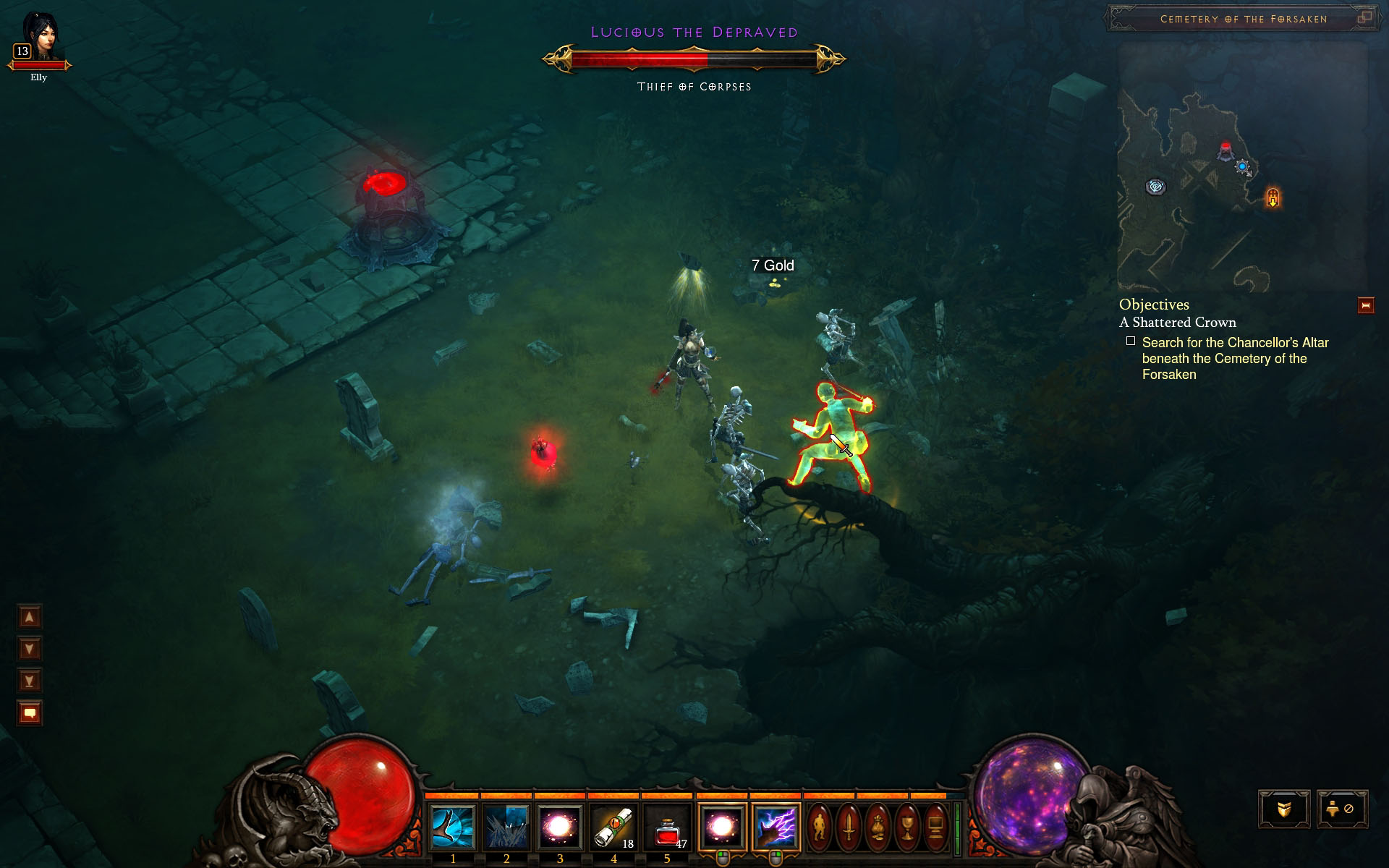Select the purple lightning hand skill
The image size is (1389, 868).
tap(776, 827)
